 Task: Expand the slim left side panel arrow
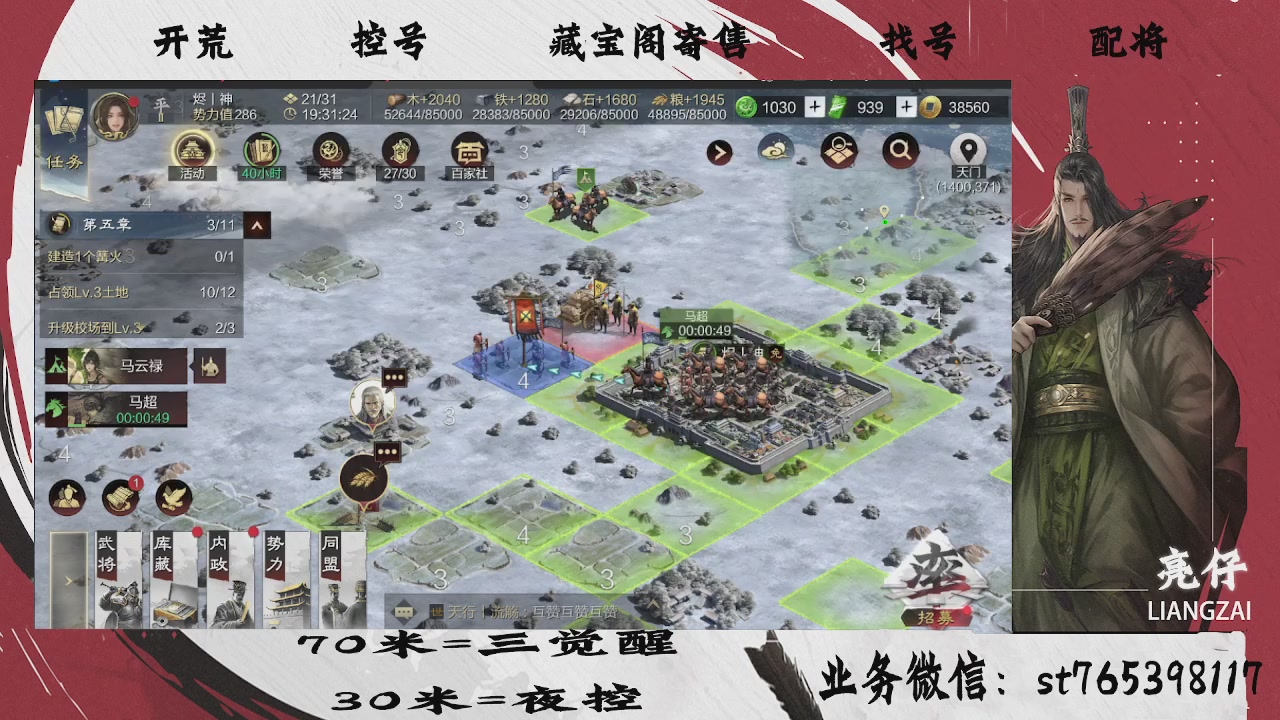point(67,578)
